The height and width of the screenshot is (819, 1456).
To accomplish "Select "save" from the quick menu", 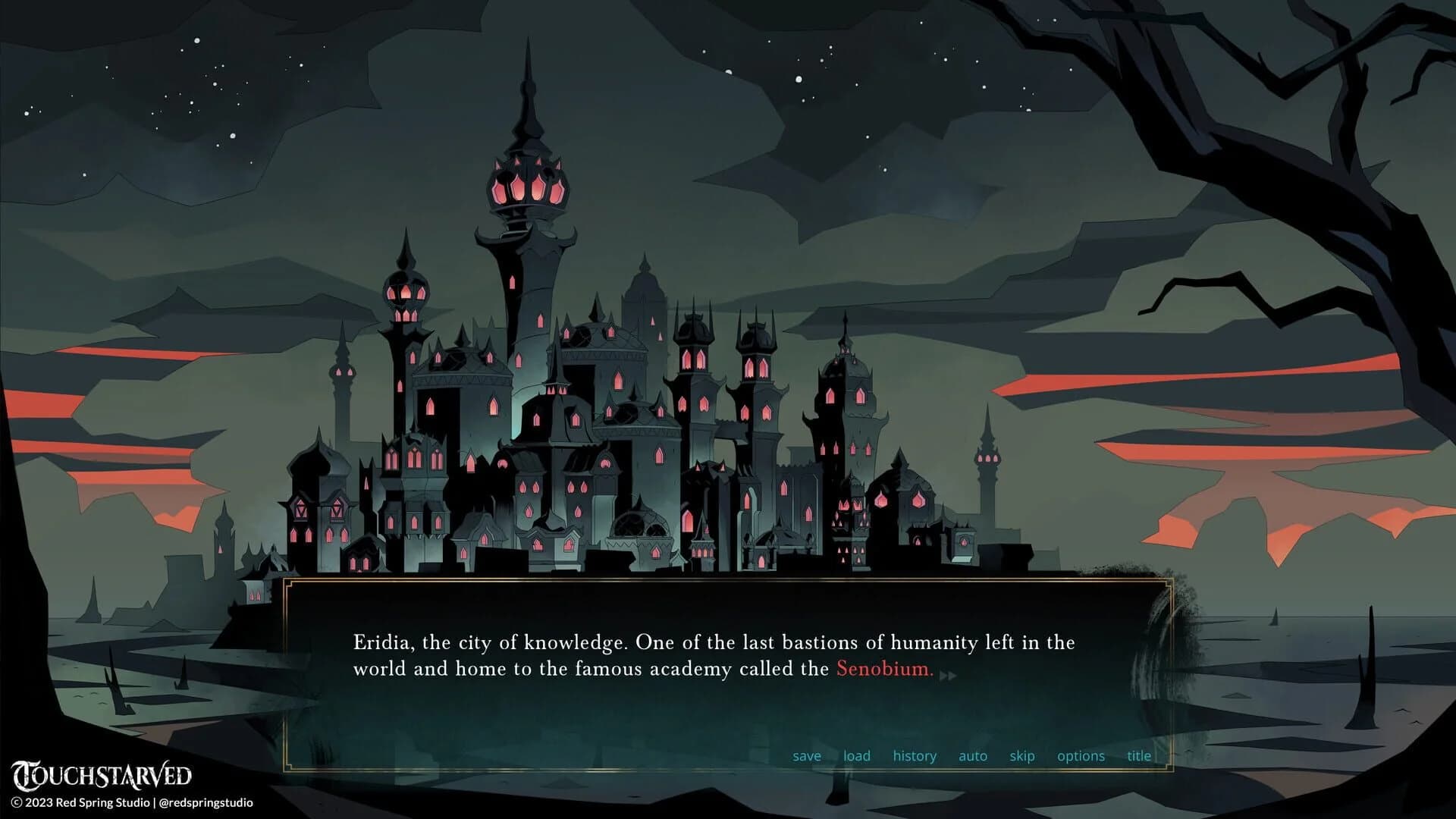I will (807, 755).
